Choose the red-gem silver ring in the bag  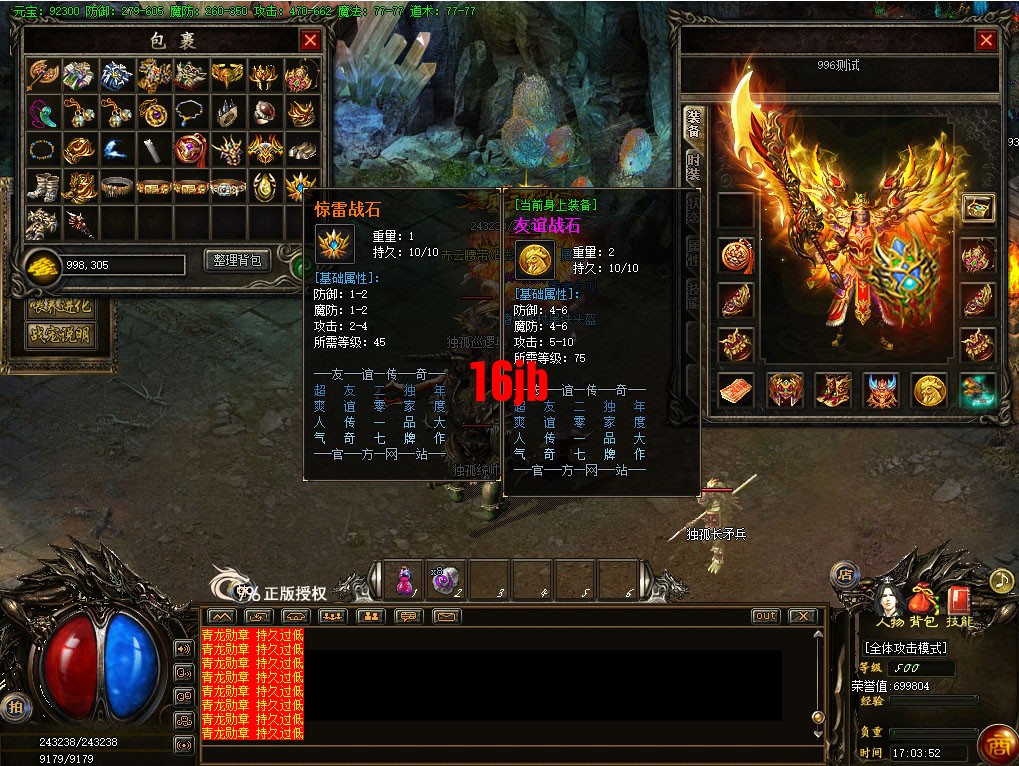tap(264, 112)
